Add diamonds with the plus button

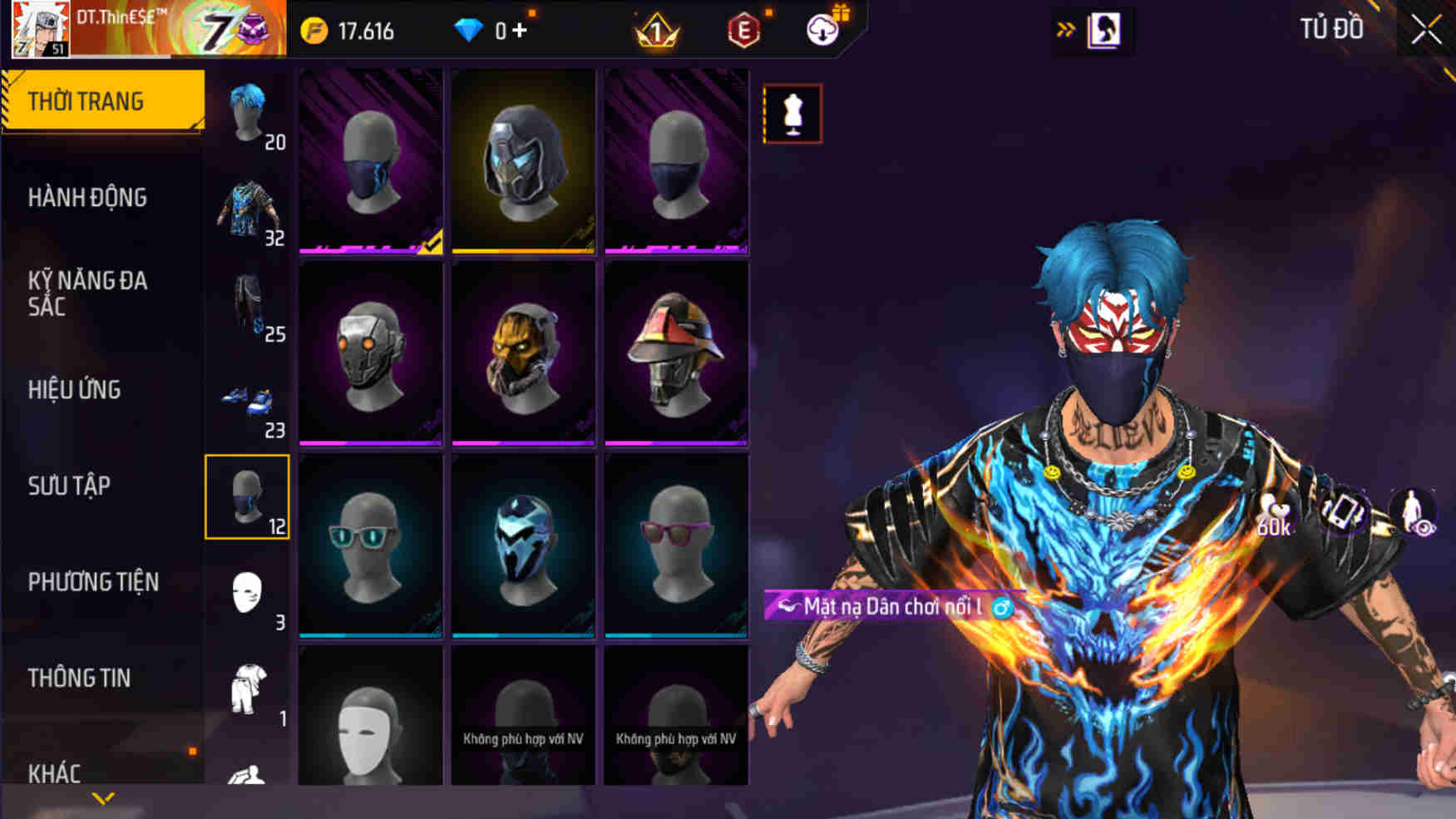click(521, 31)
